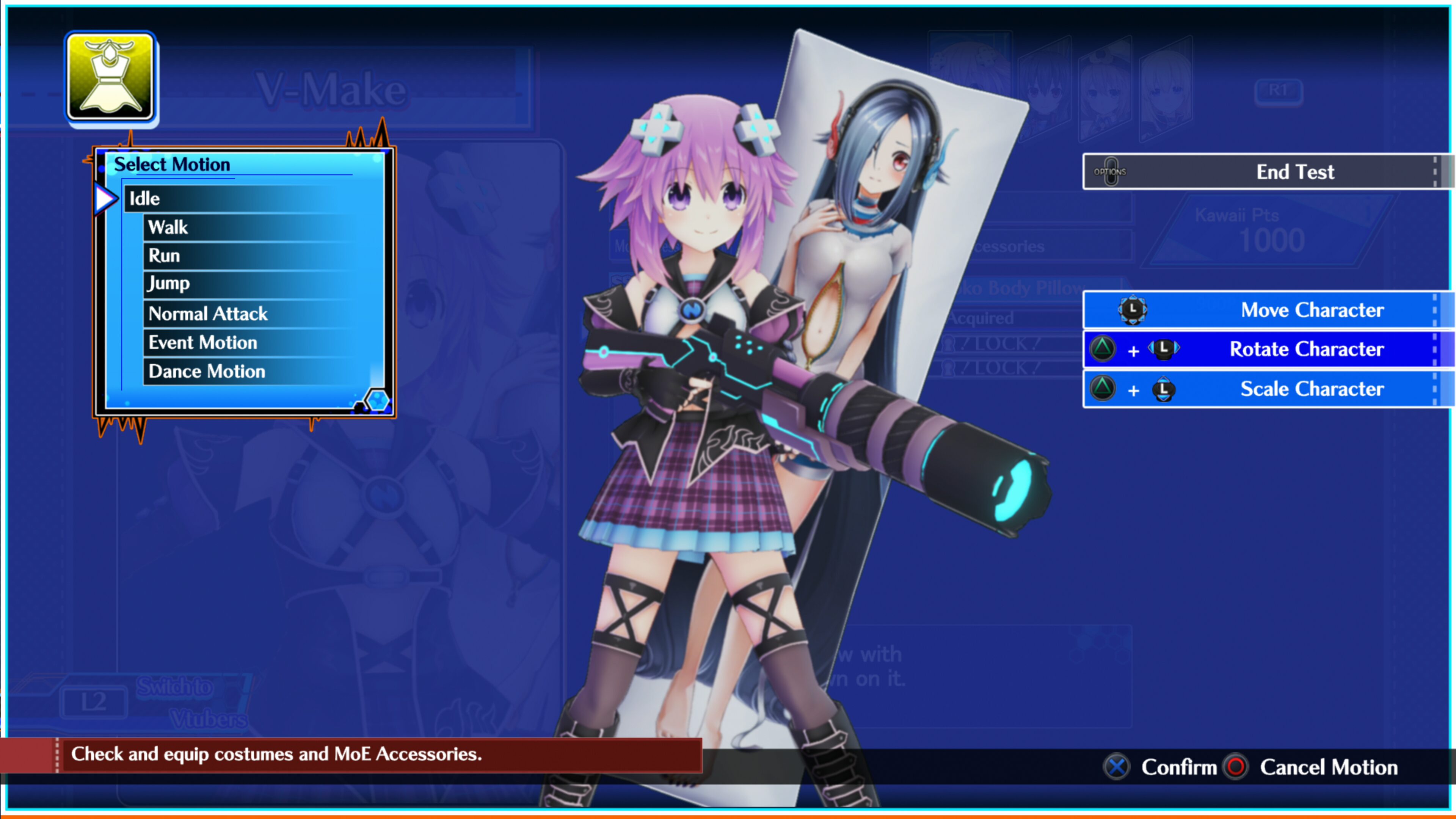This screenshot has height=819, width=1456.
Task: Click the faded R1 button prompt
Action: point(1279,91)
